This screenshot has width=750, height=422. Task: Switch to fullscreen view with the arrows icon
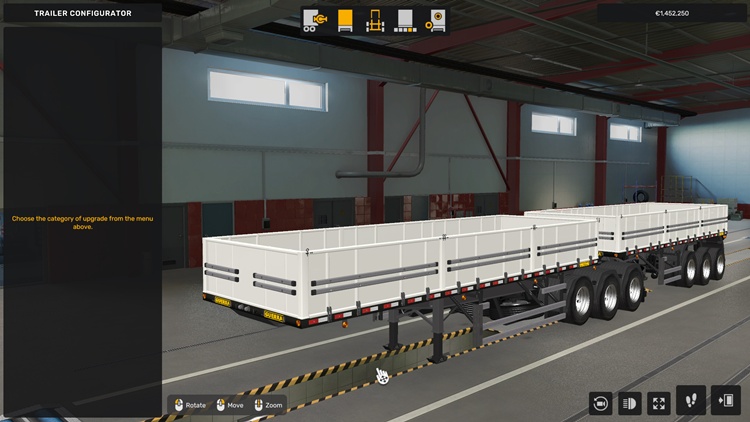tap(659, 403)
